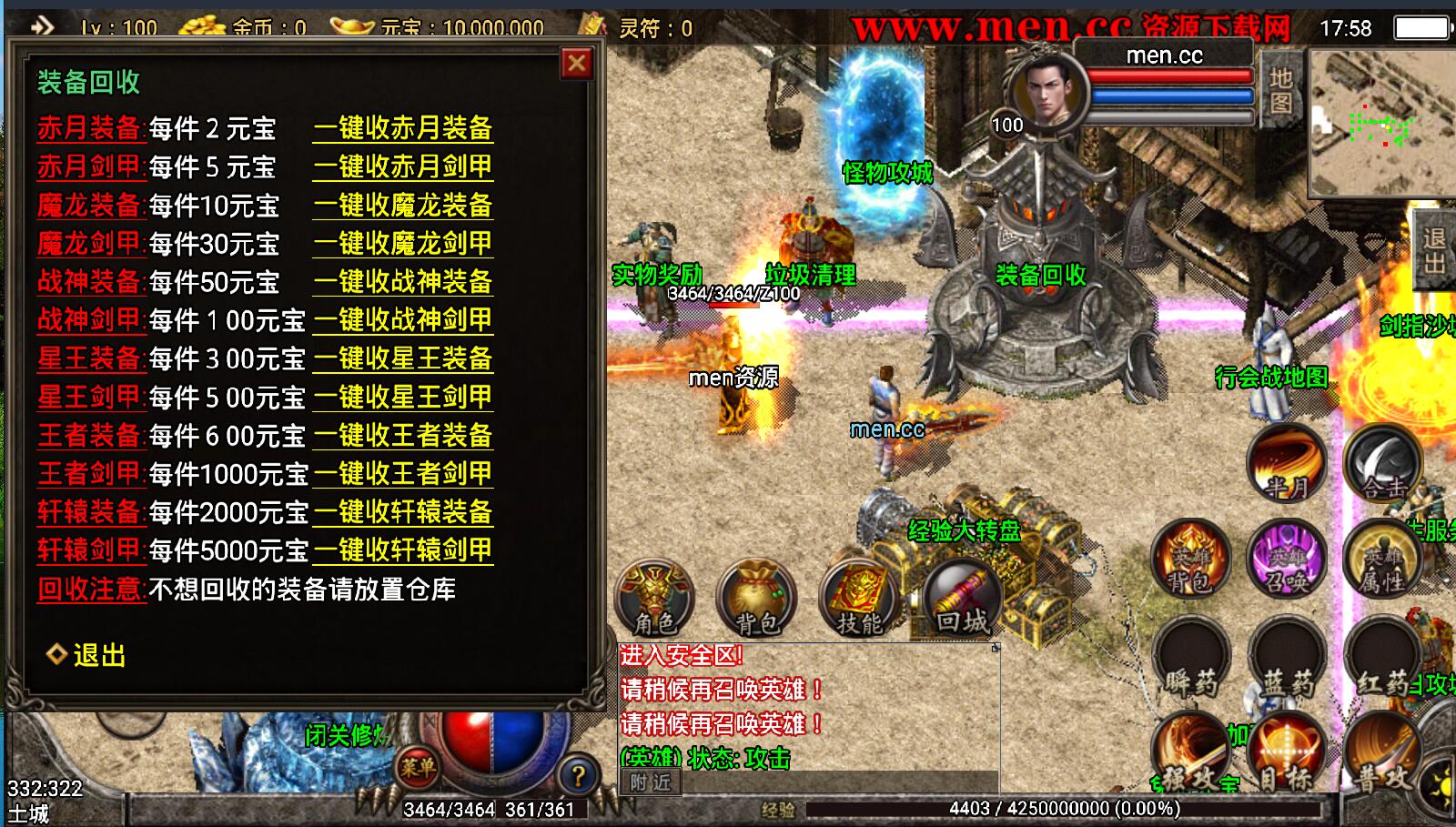
Task: Open the 技能 skills book
Action: pos(860,599)
